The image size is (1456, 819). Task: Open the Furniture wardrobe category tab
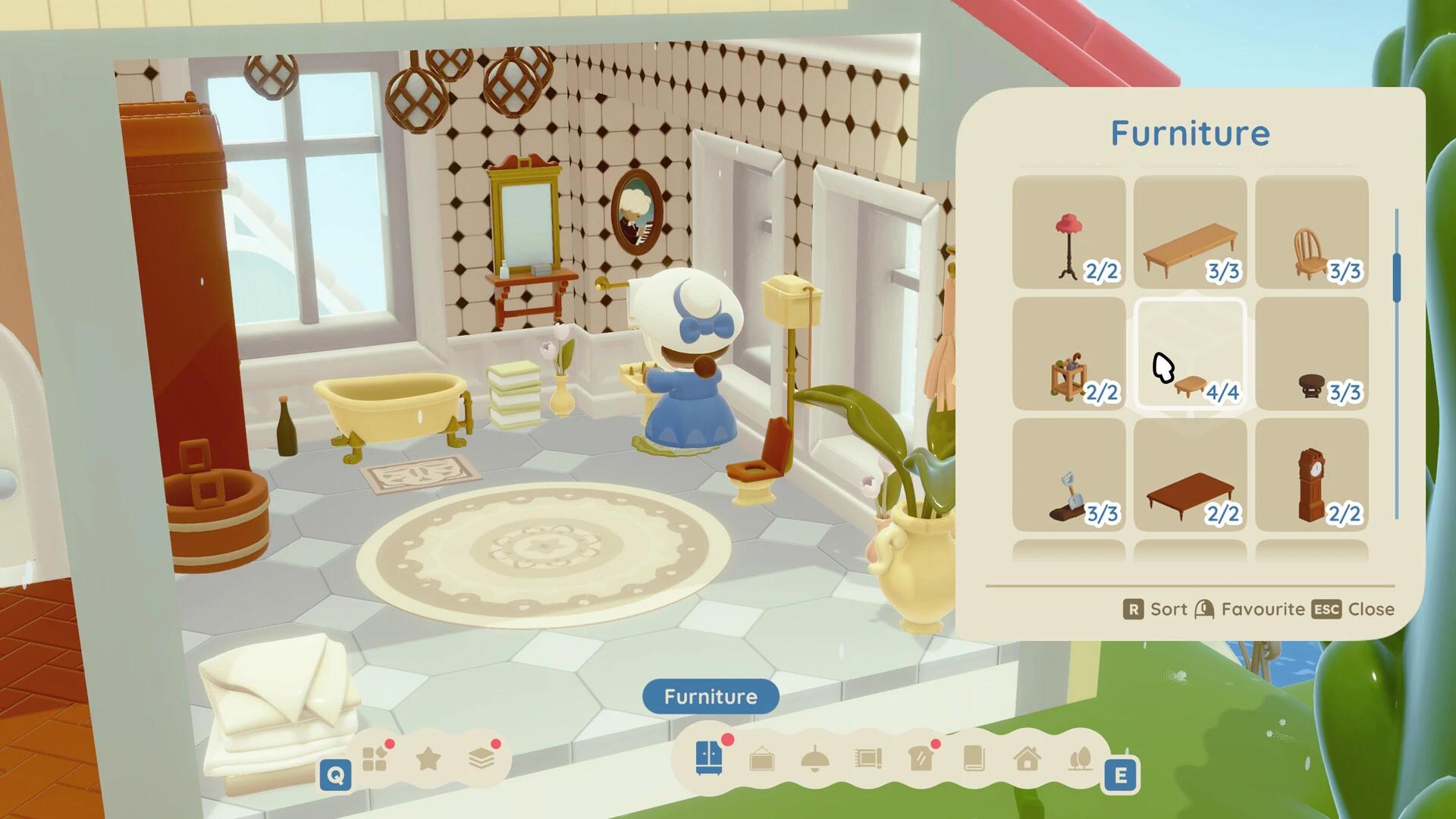coord(709,758)
